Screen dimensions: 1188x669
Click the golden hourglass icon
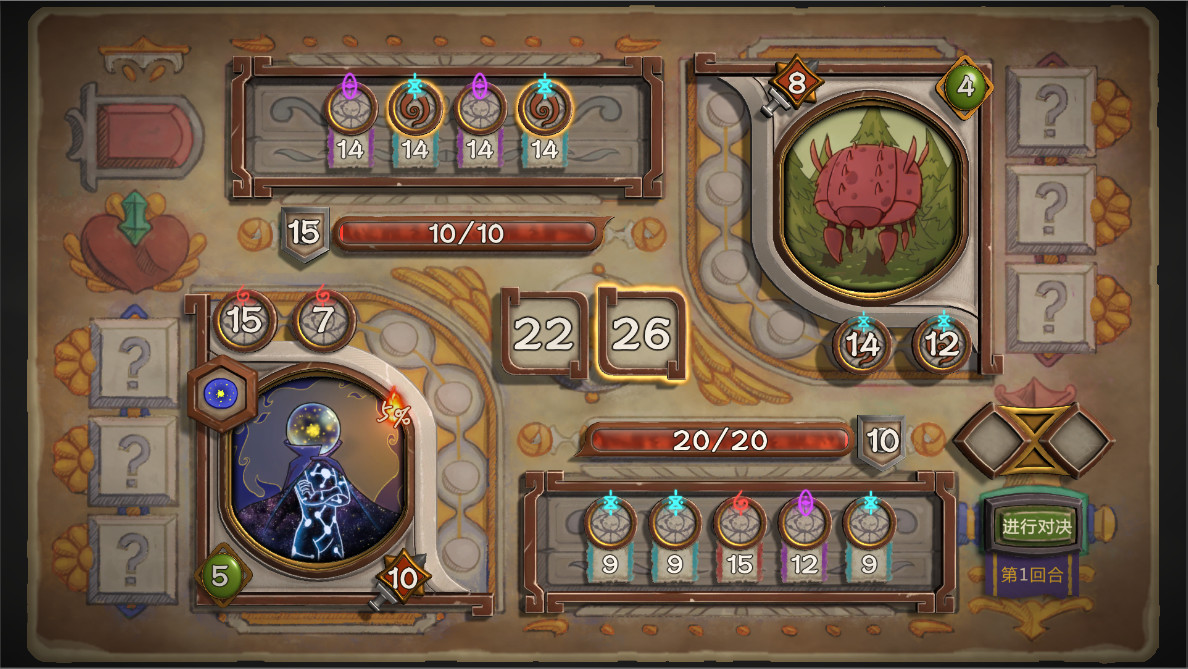(x=1033, y=438)
